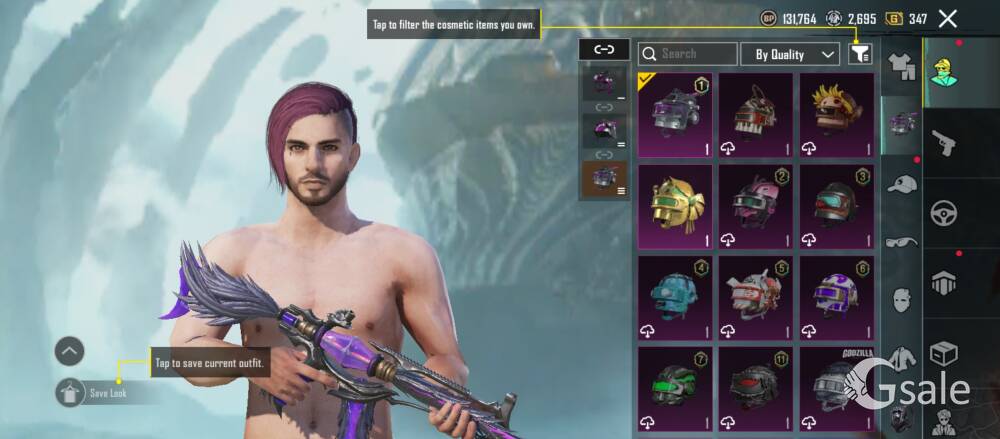The height and width of the screenshot is (439, 1000).
Task: Close the inventory screen with the X
Action: [x=948, y=18]
